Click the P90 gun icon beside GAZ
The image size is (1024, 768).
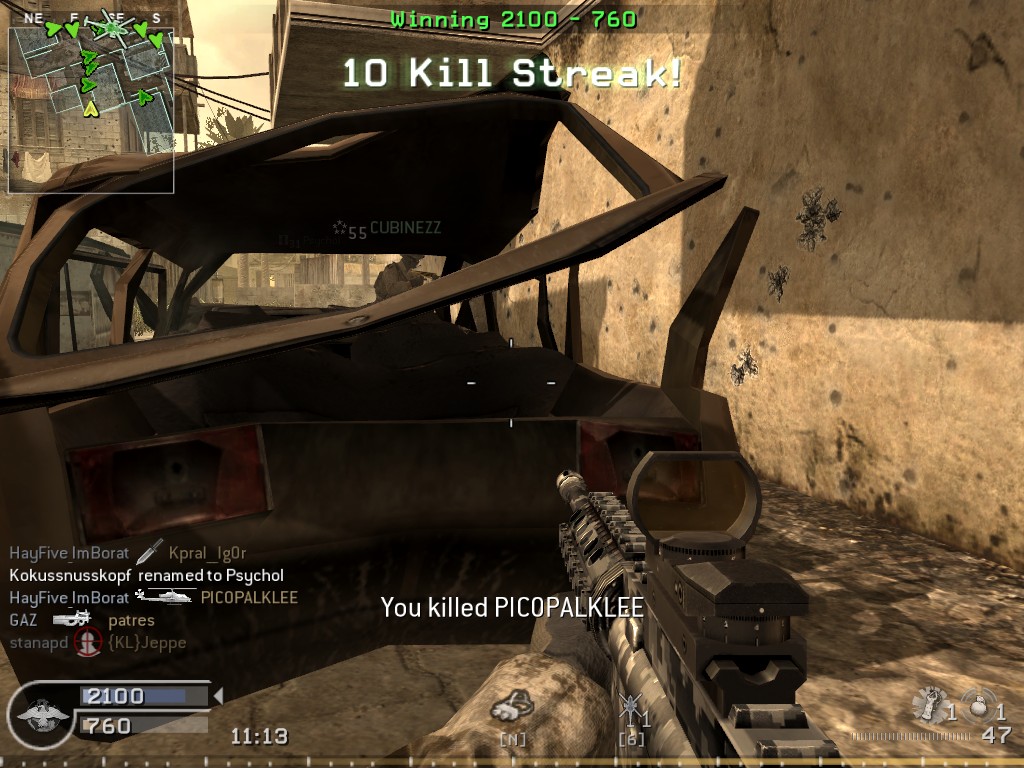tap(72, 620)
